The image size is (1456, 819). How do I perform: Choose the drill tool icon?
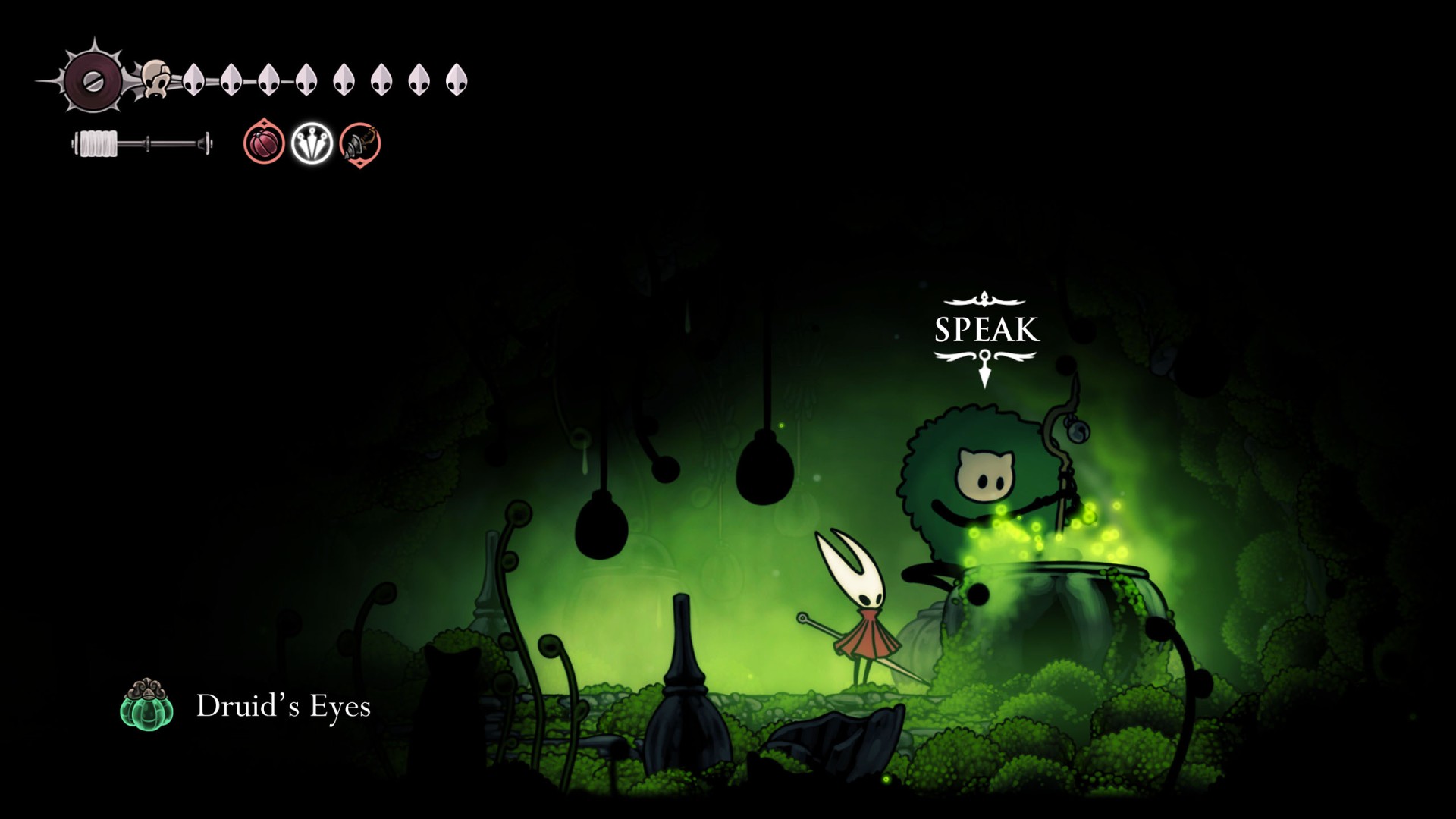(359, 143)
